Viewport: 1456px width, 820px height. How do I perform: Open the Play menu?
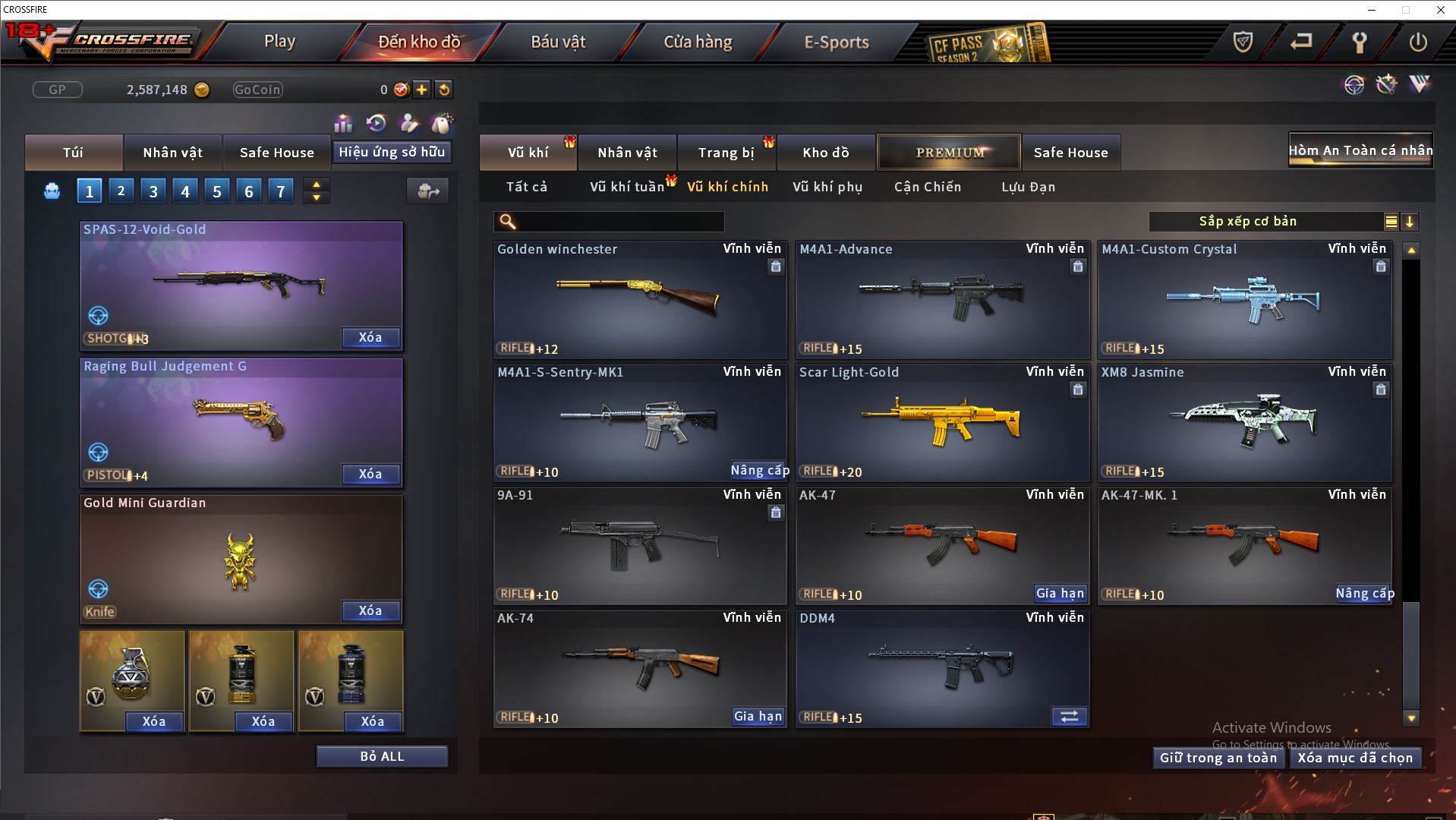[279, 42]
